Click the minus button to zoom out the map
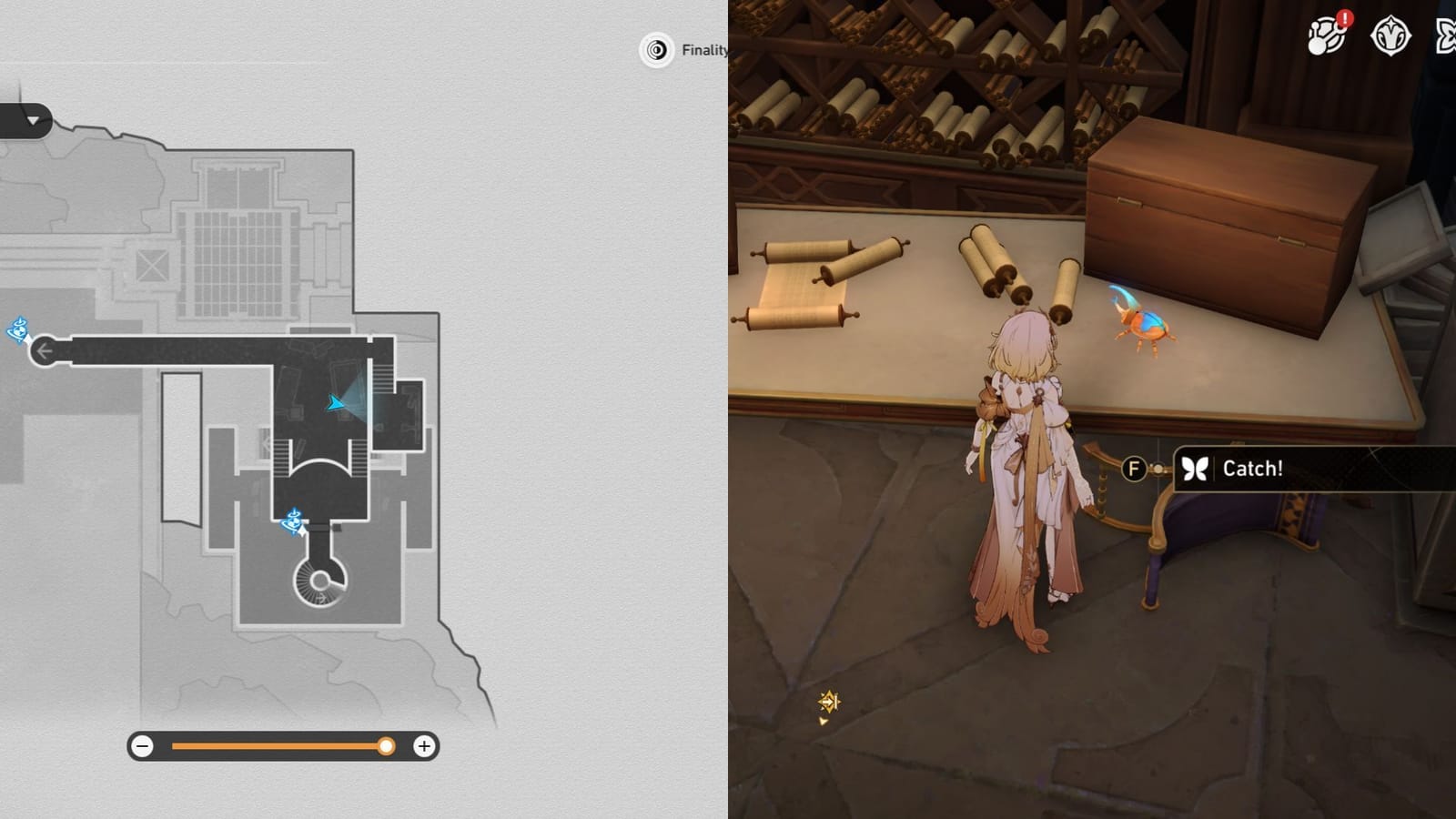The image size is (1456, 819). tap(142, 747)
